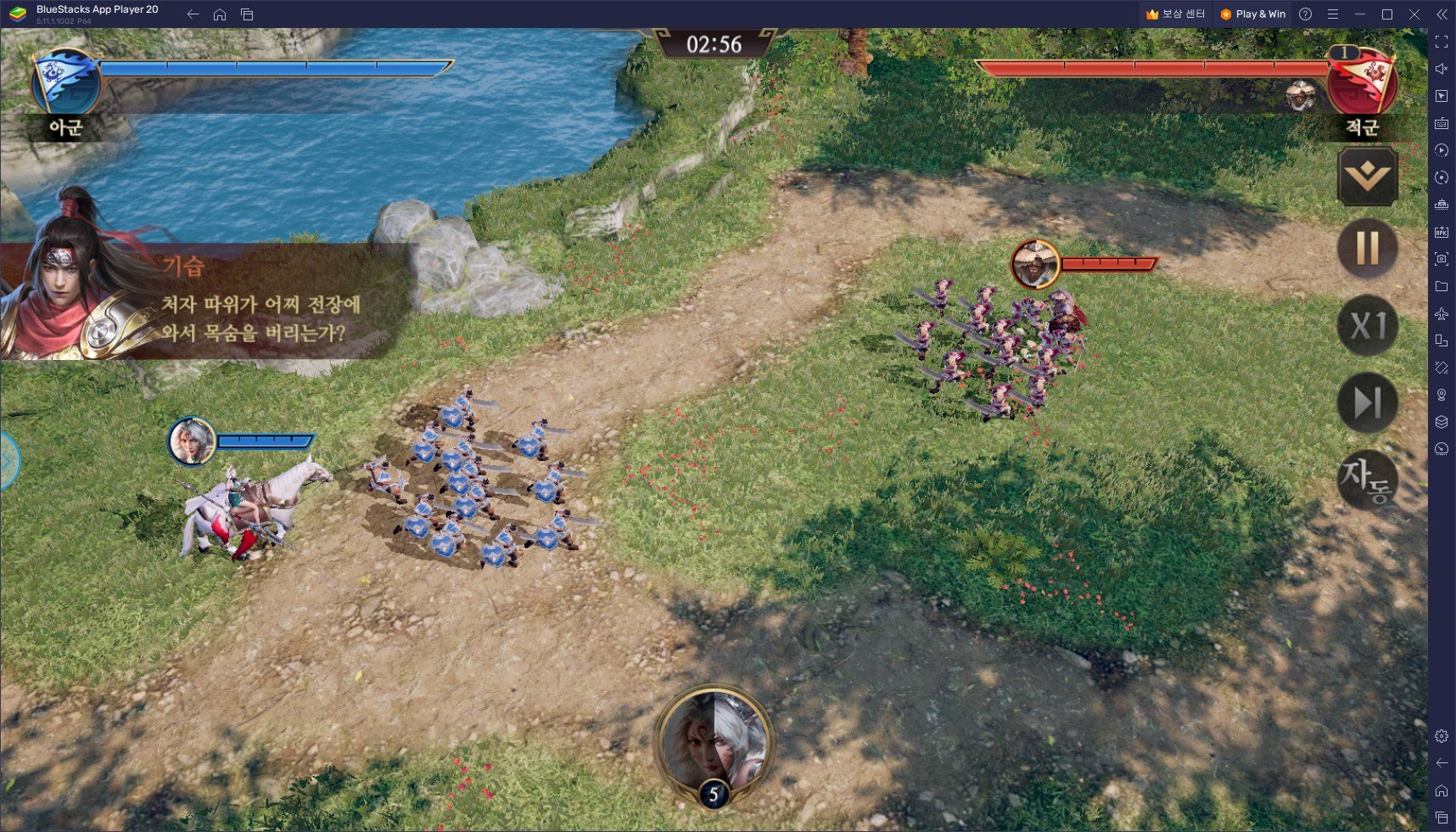1456x832 pixels.
Task: Collapse the side menu with the chevron button
Action: pyautogui.click(x=1367, y=177)
